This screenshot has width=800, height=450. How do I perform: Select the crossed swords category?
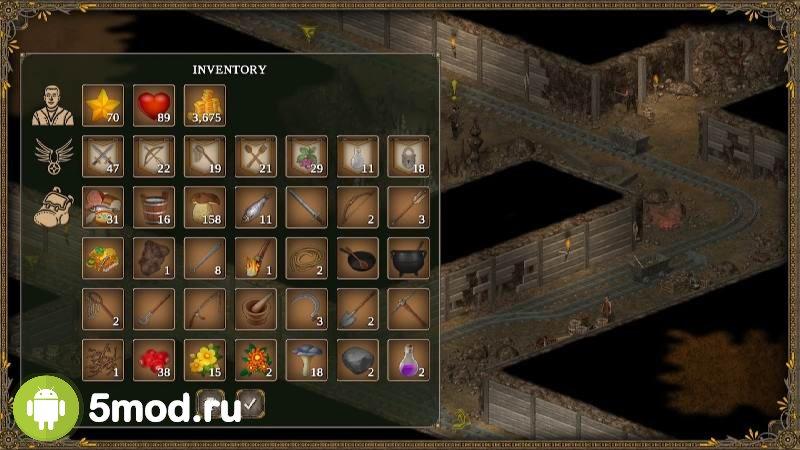click(x=102, y=156)
